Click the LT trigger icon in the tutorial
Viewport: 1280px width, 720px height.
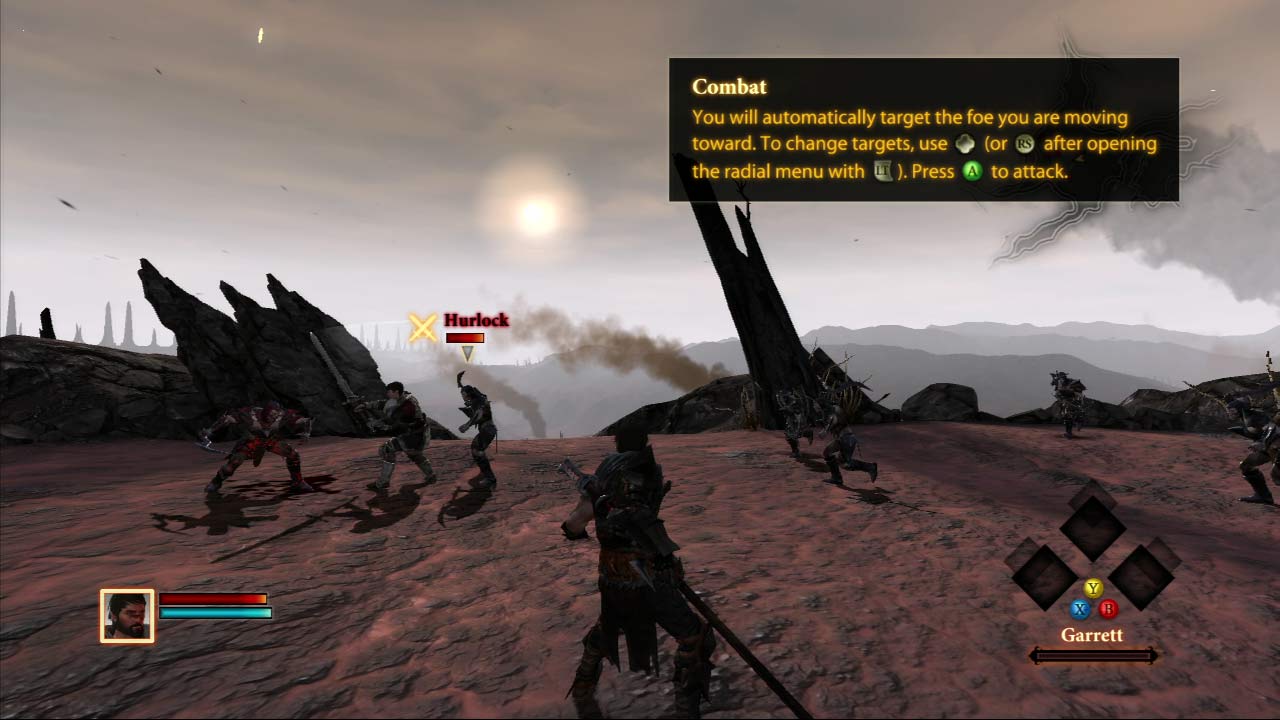882,169
